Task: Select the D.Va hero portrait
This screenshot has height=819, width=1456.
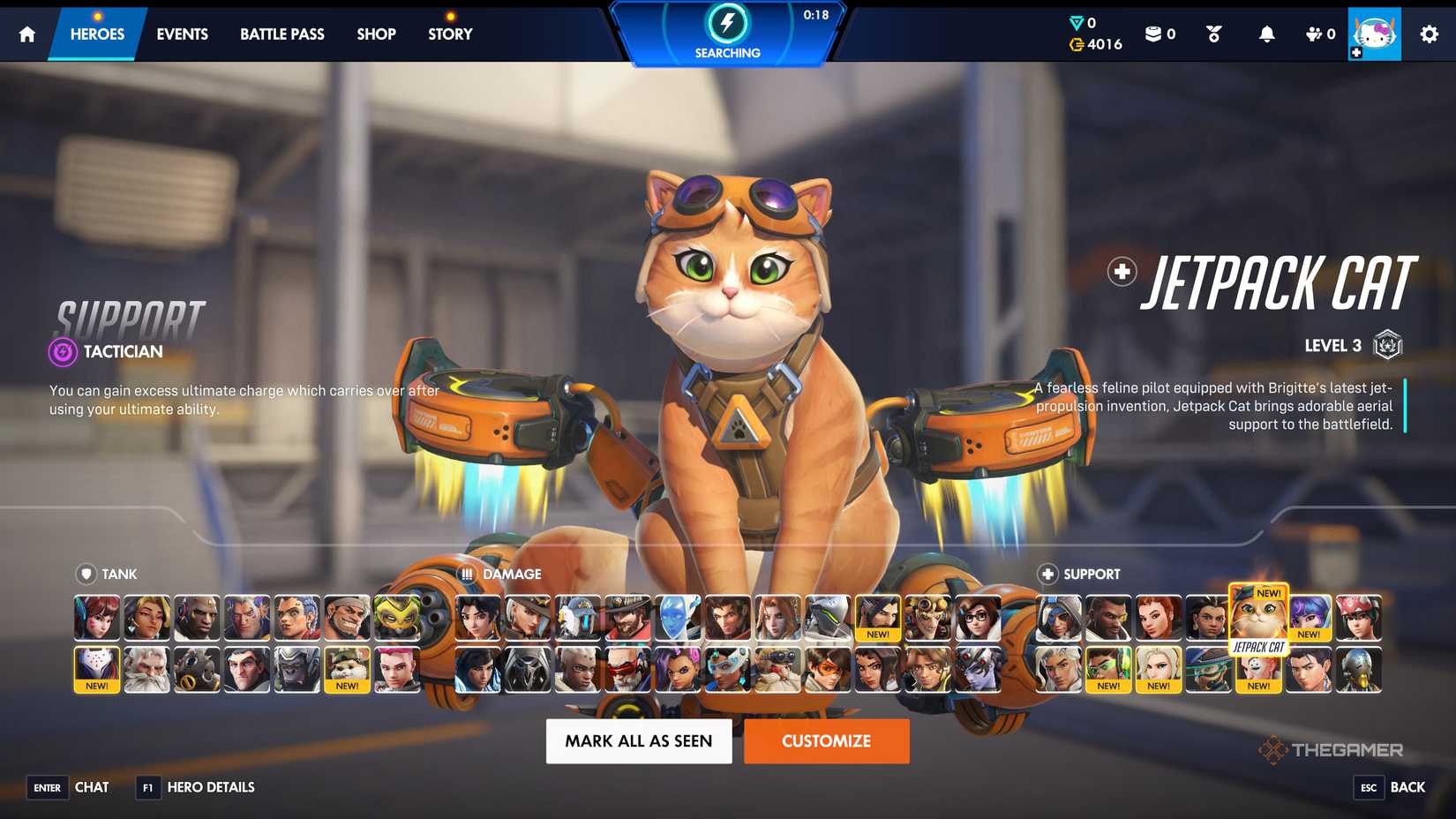Action: [97, 618]
